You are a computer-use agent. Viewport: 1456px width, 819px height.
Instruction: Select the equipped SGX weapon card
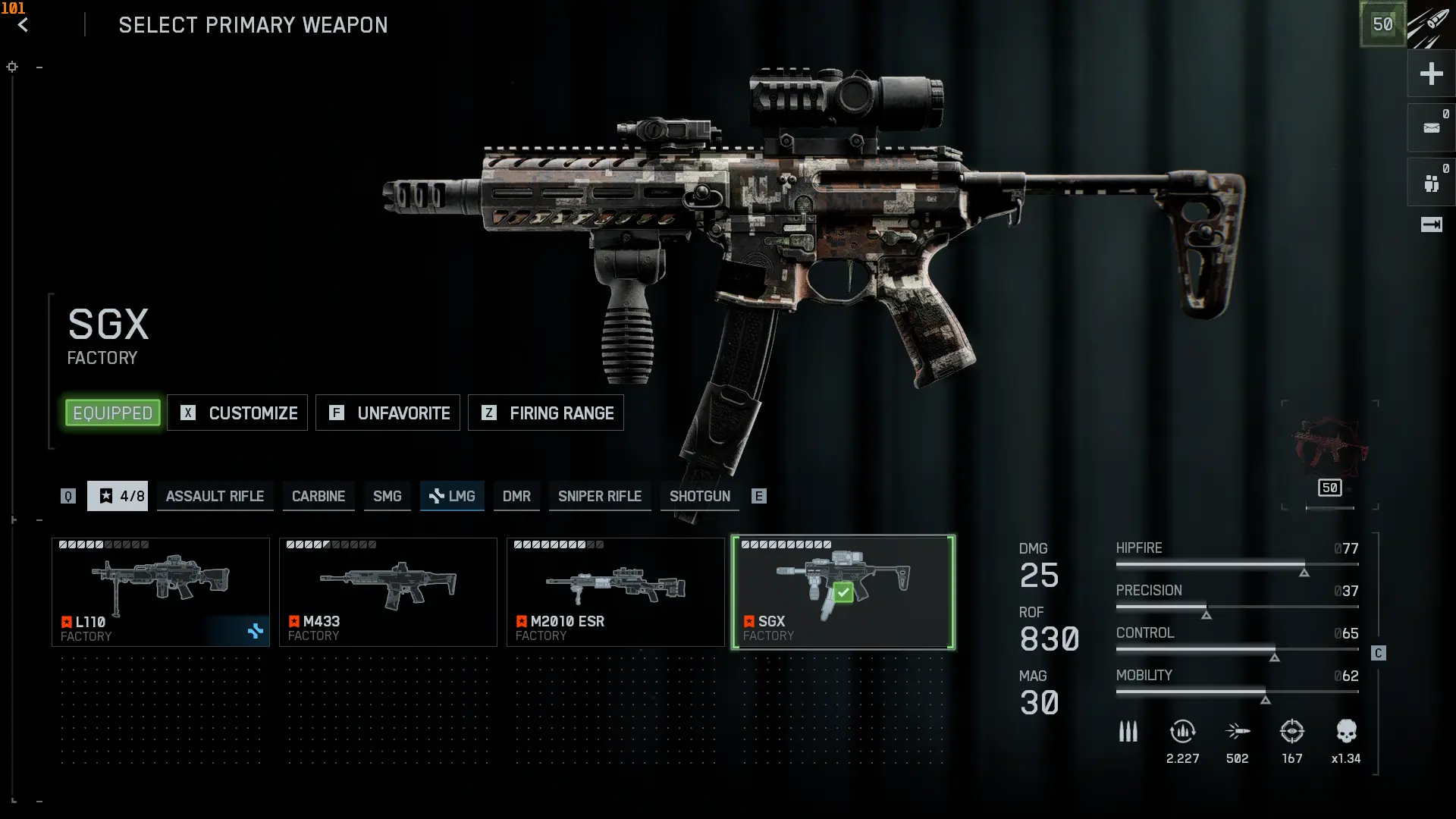[x=843, y=592]
